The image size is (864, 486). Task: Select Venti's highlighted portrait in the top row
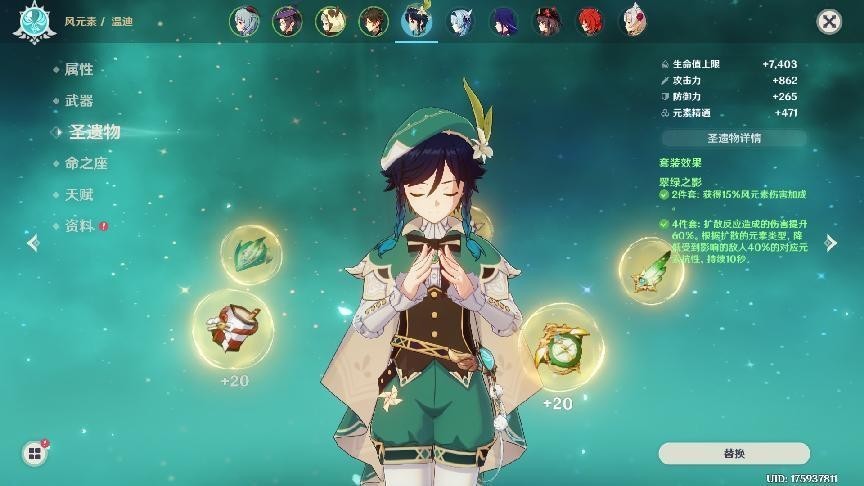417,21
